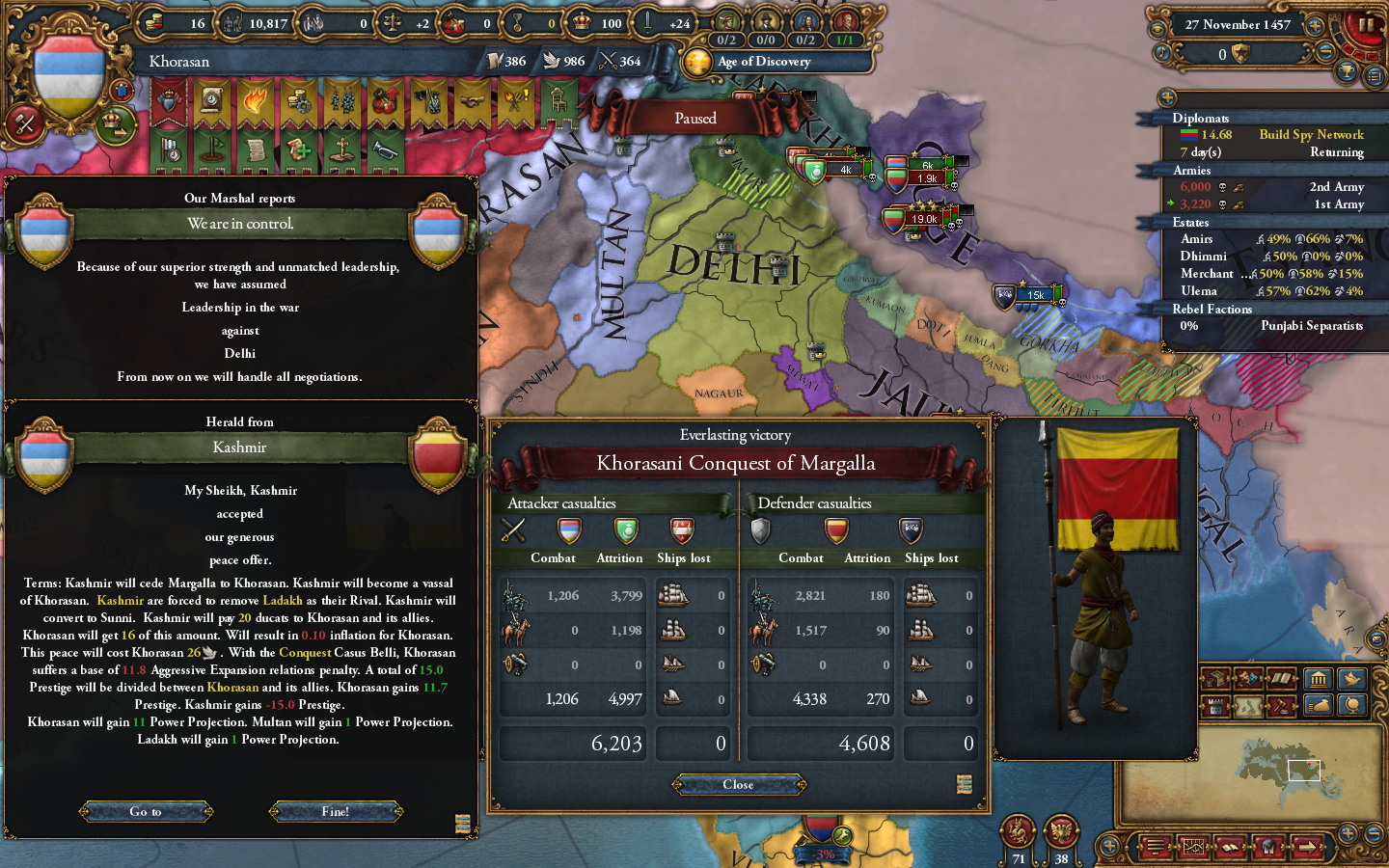Expand the Age of Discovery panel

pos(777,61)
